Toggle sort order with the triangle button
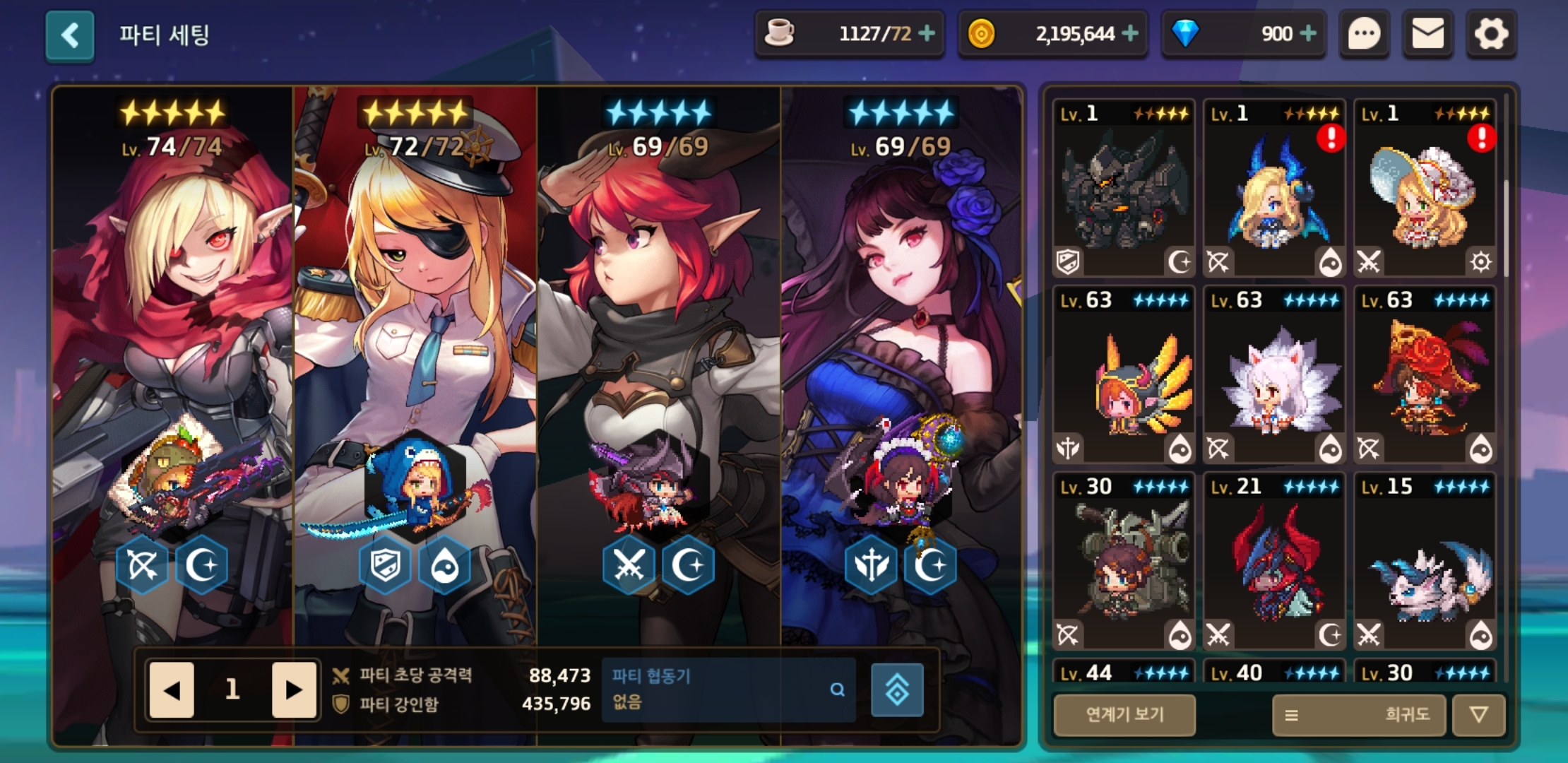 [x=1478, y=715]
